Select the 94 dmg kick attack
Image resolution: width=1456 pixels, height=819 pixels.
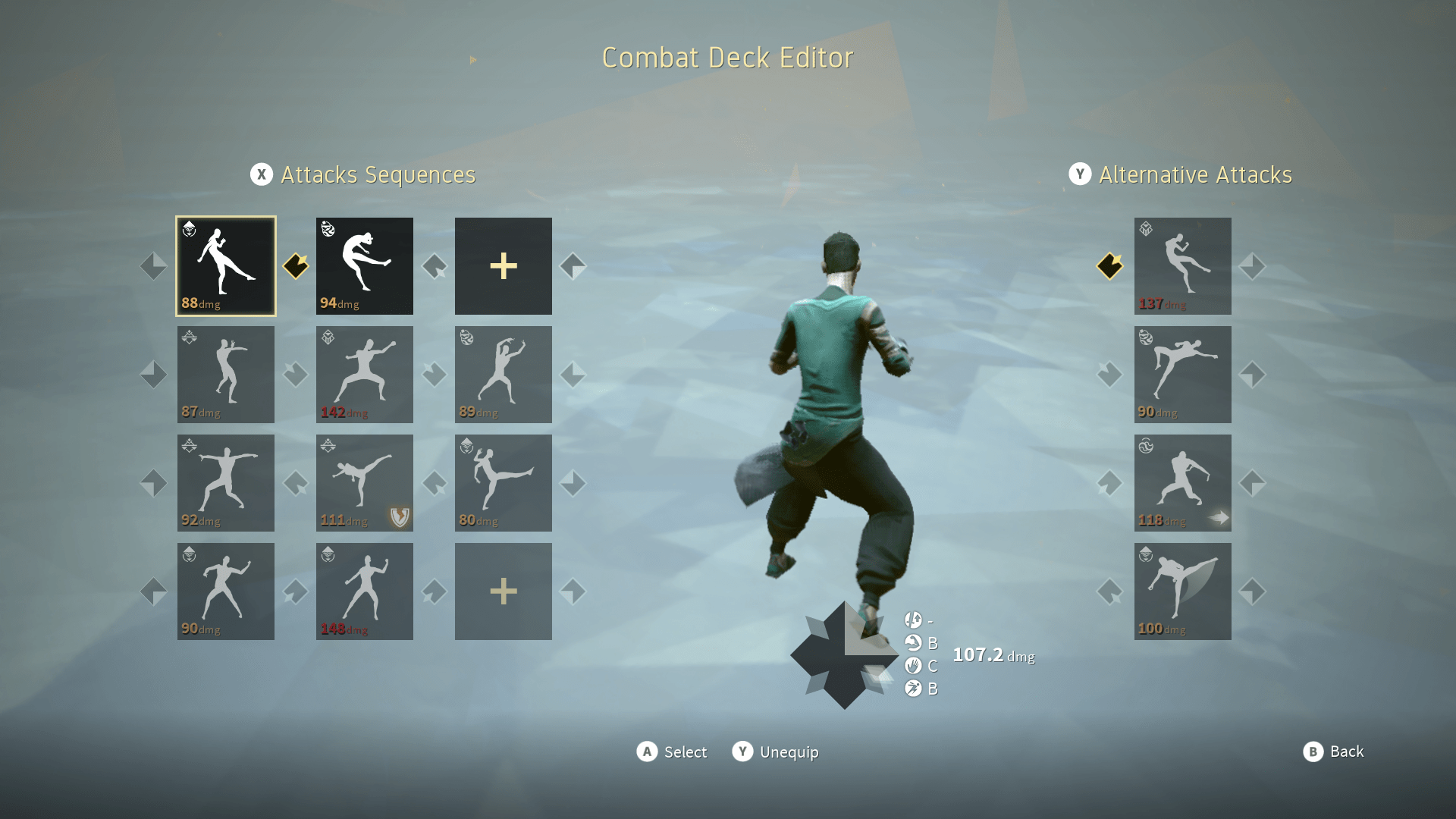coord(365,265)
